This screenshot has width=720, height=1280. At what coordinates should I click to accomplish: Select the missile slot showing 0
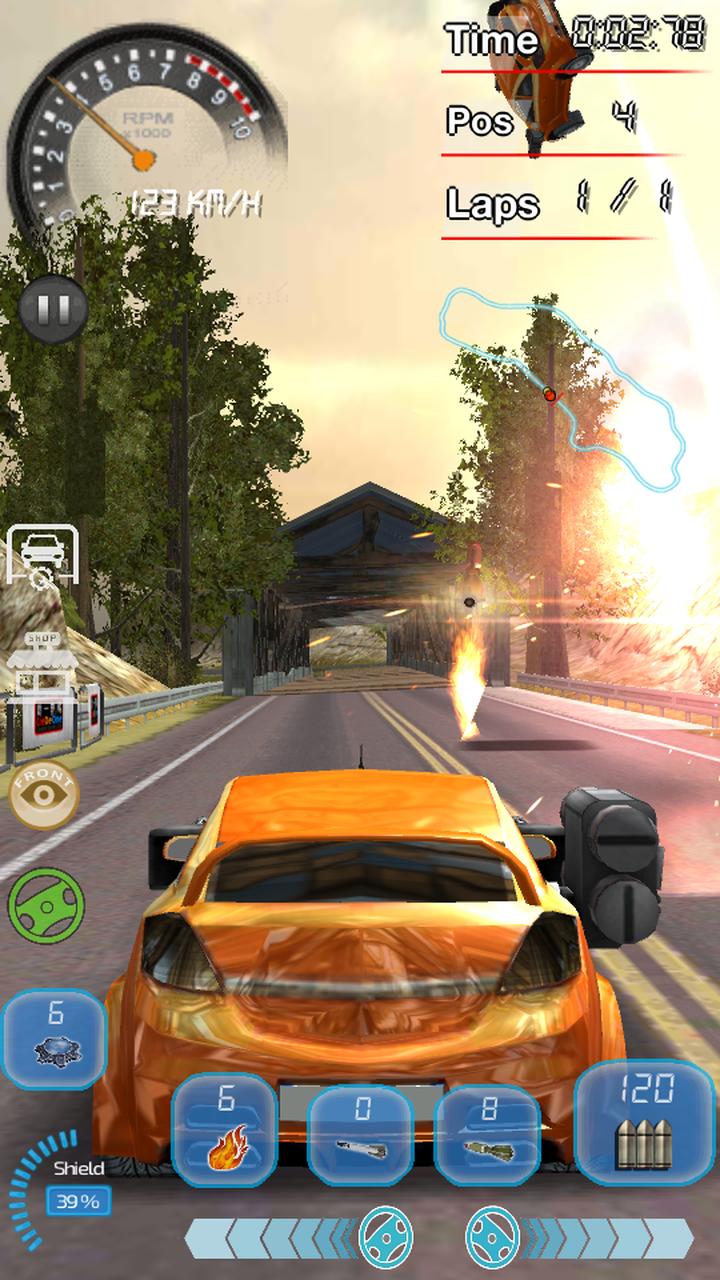point(361,1135)
